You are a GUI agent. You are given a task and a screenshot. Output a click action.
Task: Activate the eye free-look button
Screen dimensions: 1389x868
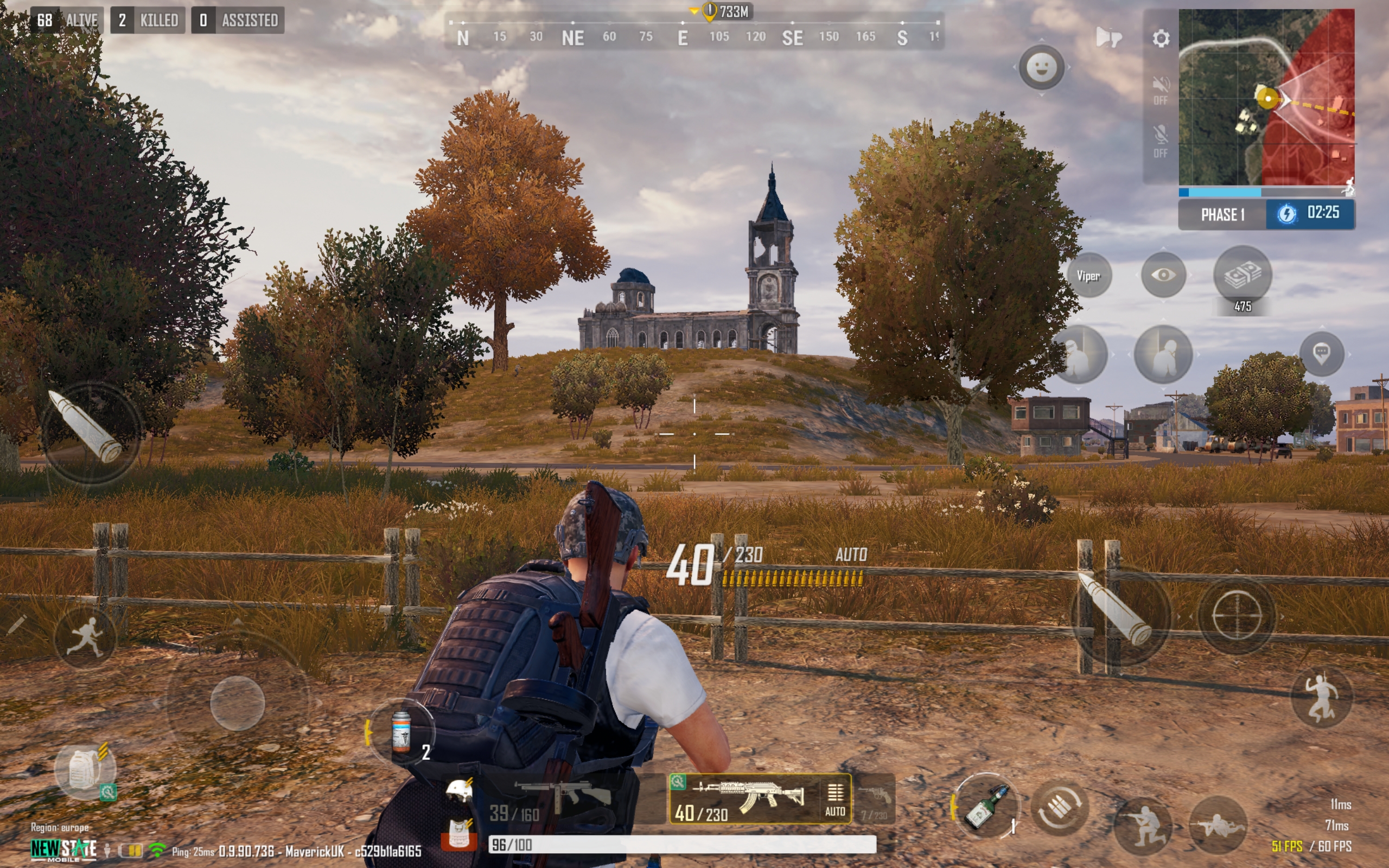pyautogui.click(x=1163, y=275)
